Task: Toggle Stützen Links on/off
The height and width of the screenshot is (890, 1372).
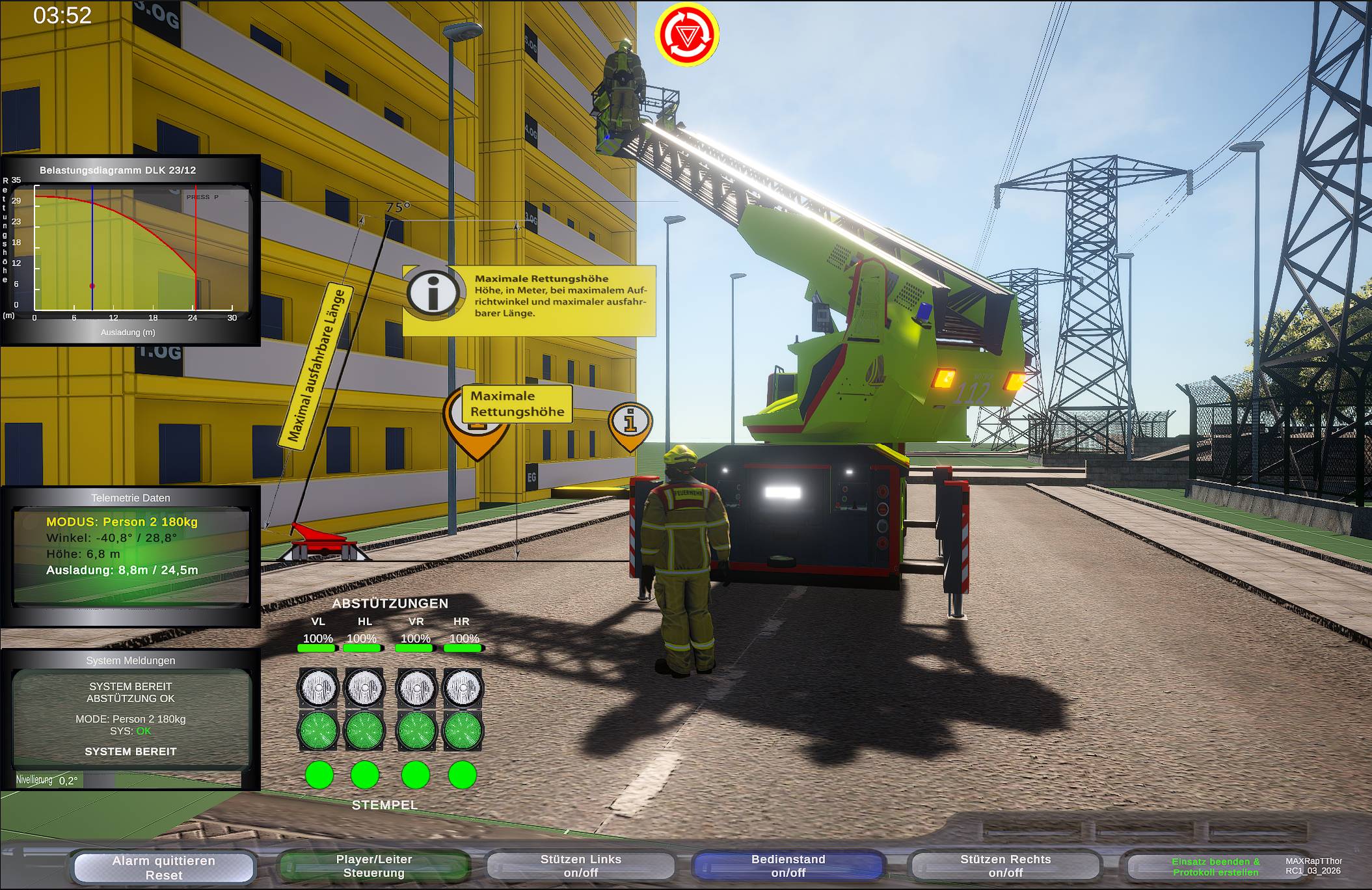Action: (580, 866)
